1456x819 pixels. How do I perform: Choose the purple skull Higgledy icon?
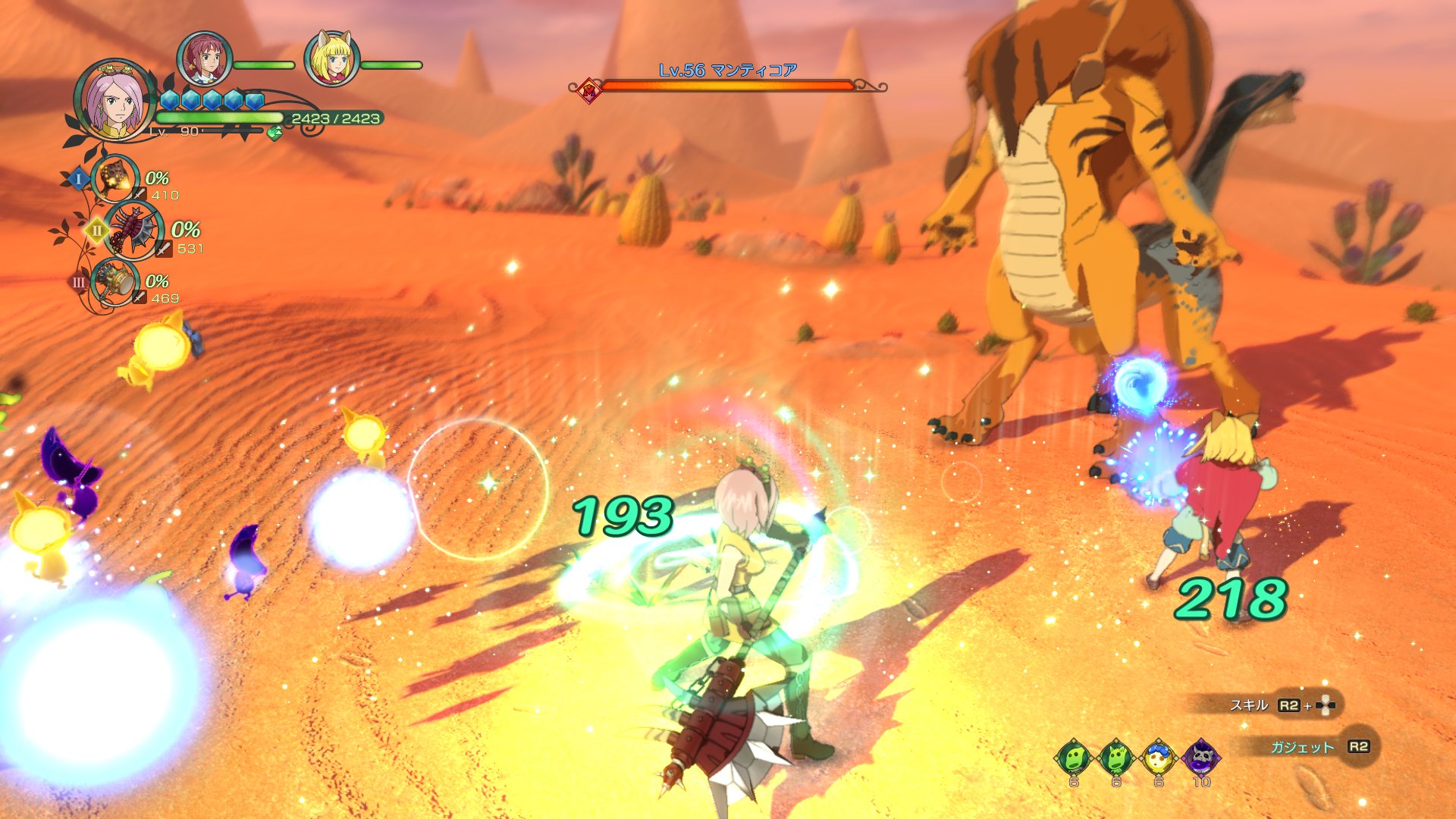click(x=1201, y=757)
